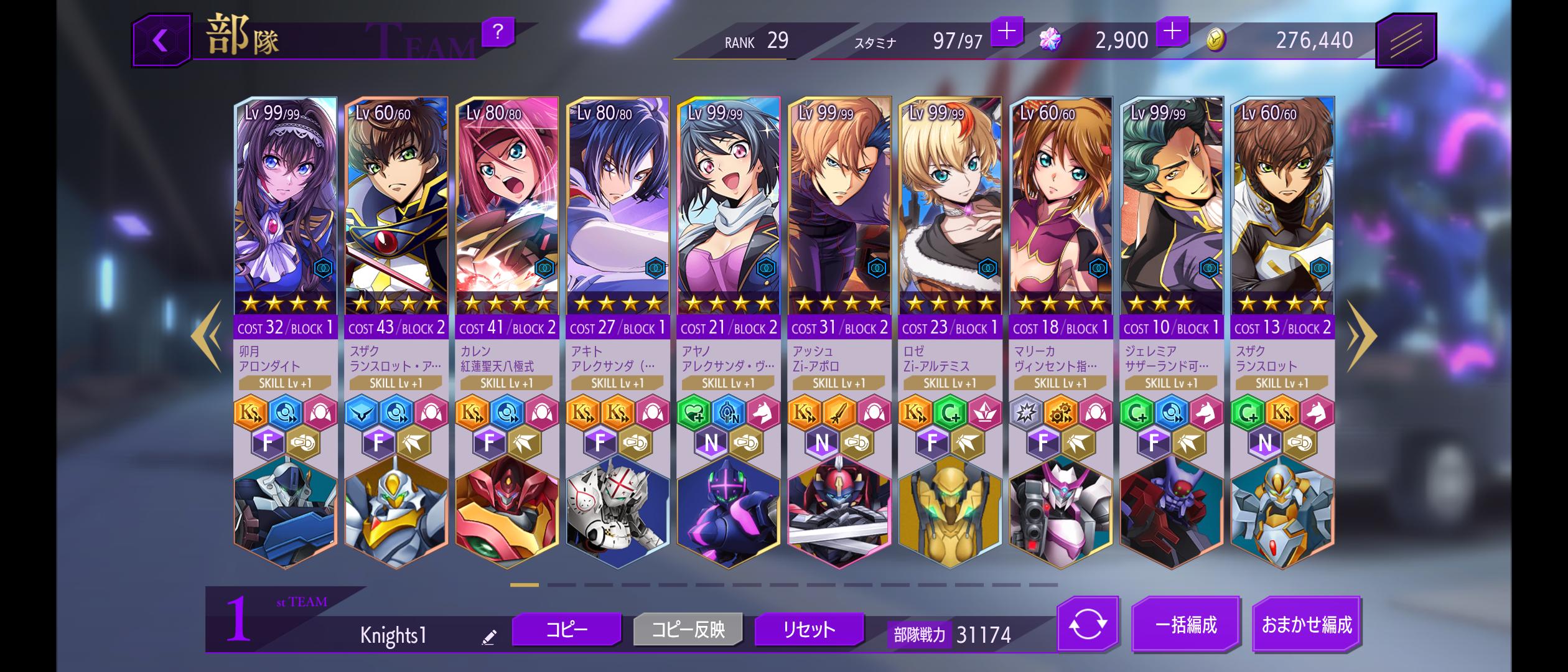Add crystals with the plus button
The image size is (1568, 672).
coord(1172,31)
